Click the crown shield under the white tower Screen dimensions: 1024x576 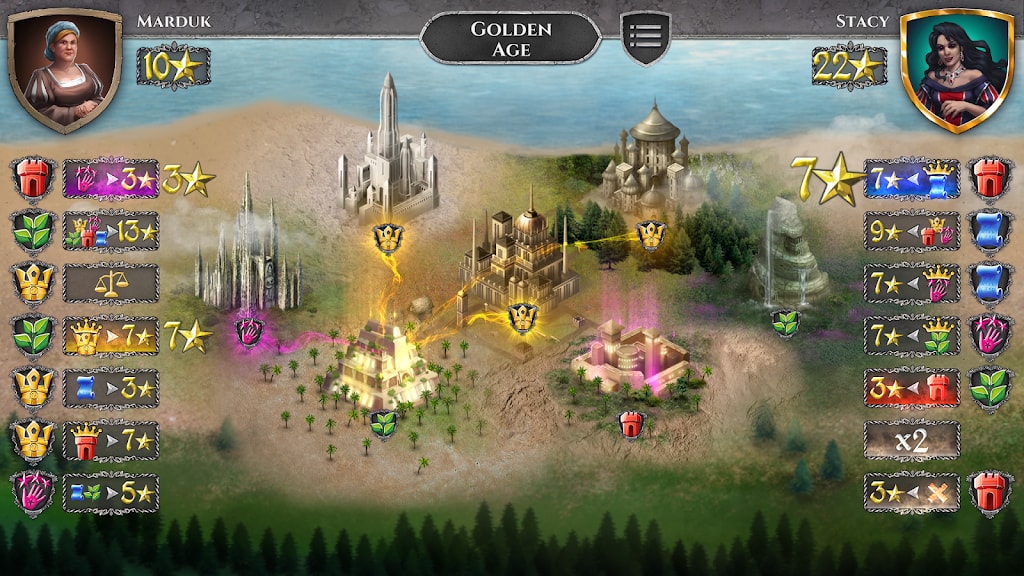[x=387, y=238]
